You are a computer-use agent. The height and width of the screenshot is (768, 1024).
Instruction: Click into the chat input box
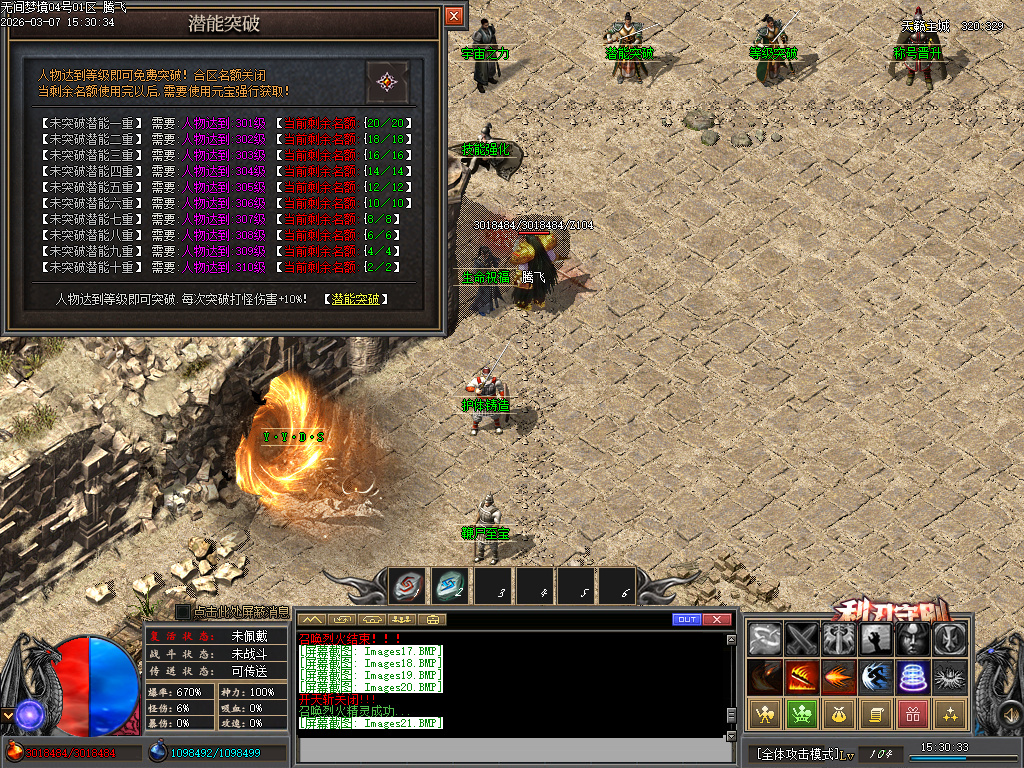pos(510,748)
